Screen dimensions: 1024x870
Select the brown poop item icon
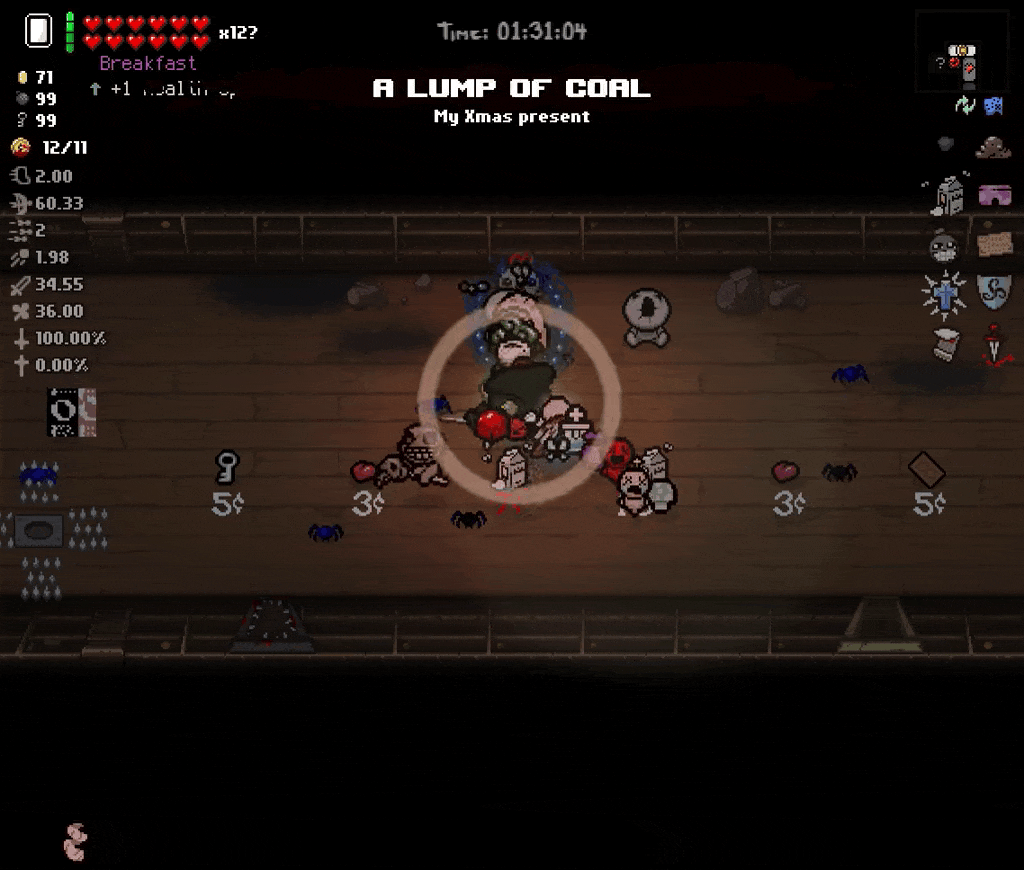pyautogui.click(x=993, y=147)
